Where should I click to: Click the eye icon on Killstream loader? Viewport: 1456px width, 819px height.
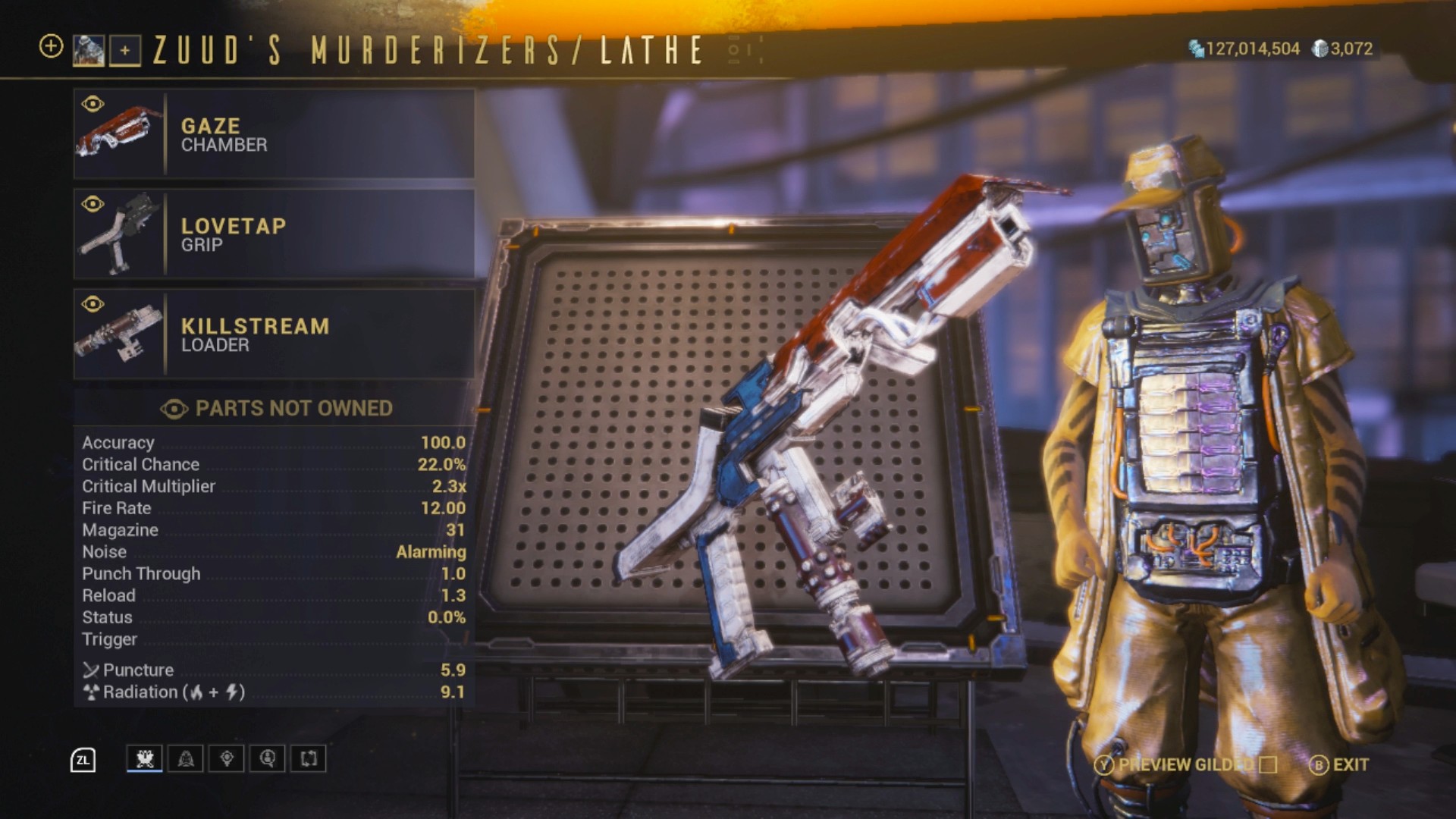(93, 304)
